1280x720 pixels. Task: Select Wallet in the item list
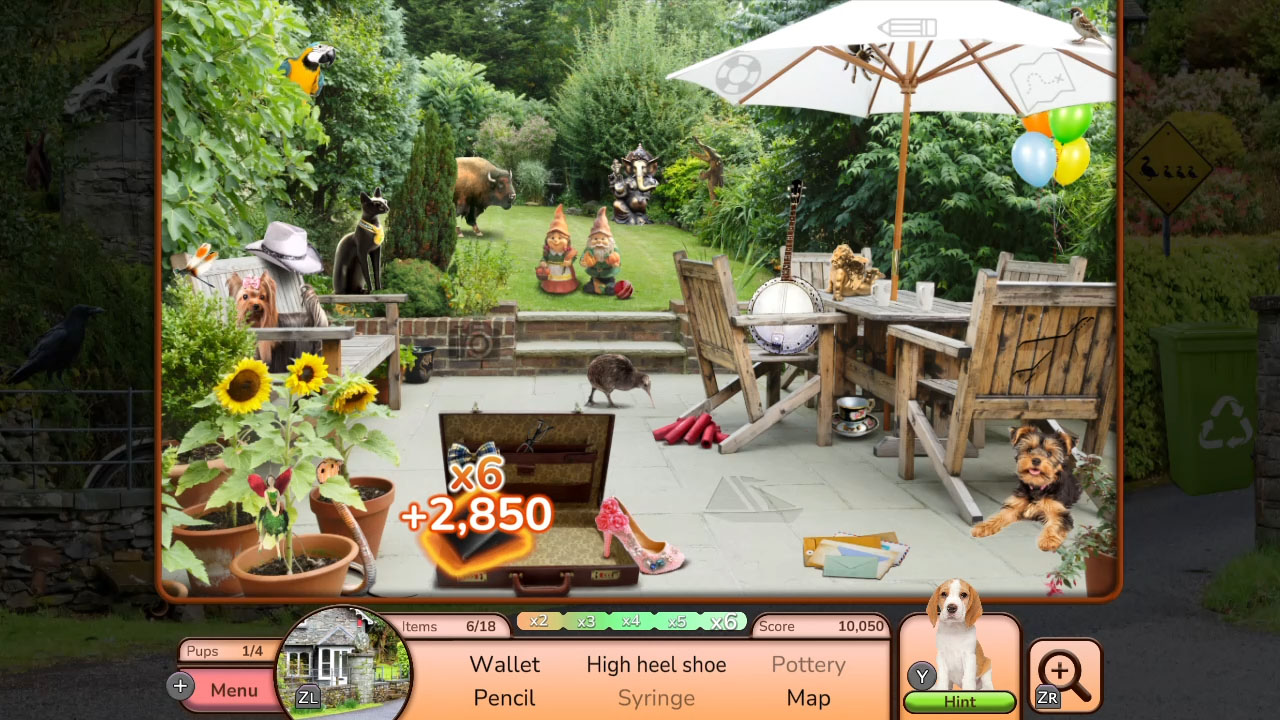(504, 664)
